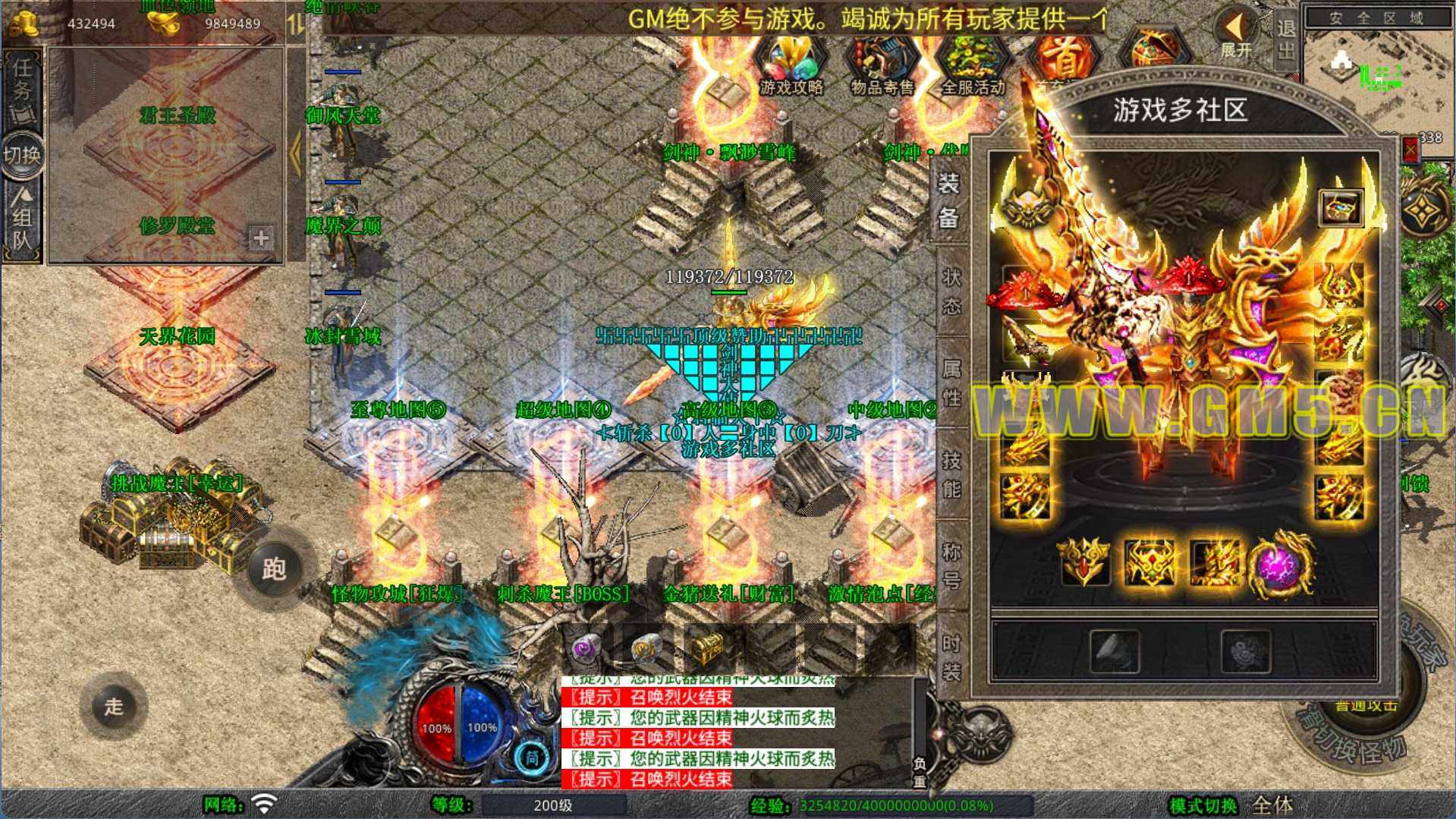Viewport: 1456px width, 819px height.
Task: Switch to the 状态 status tab
Action: tap(951, 291)
